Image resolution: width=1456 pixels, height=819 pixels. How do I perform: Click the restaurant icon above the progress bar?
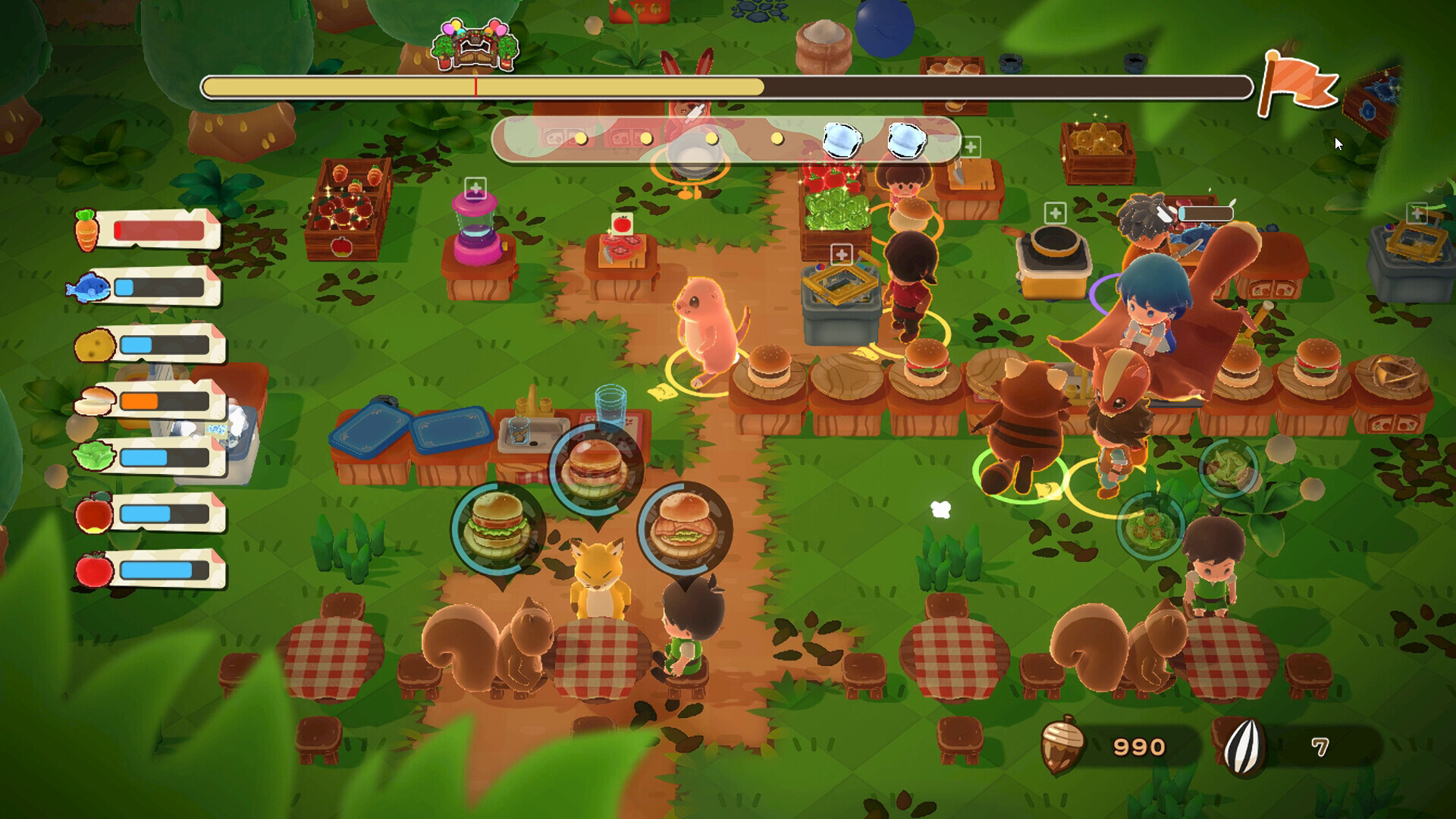[x=475, y=45]
